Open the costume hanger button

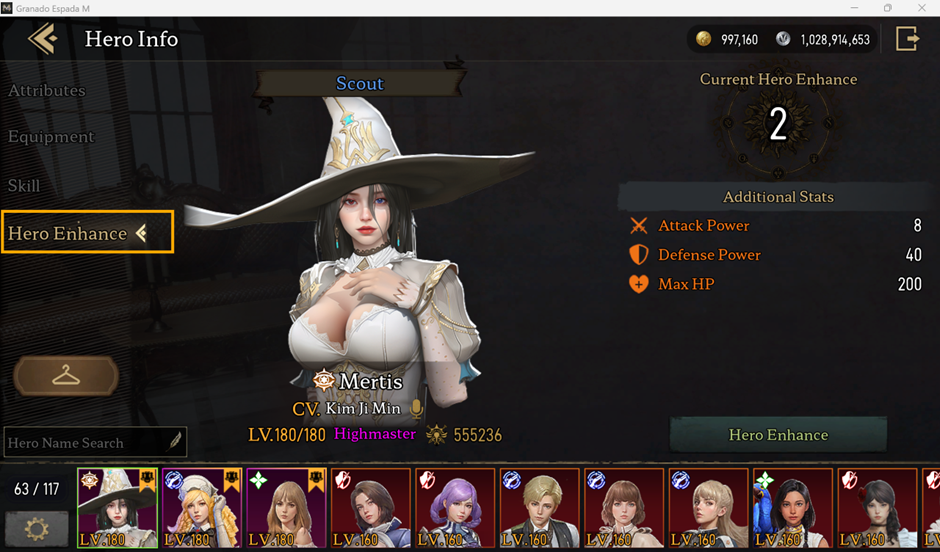point(66,376)
